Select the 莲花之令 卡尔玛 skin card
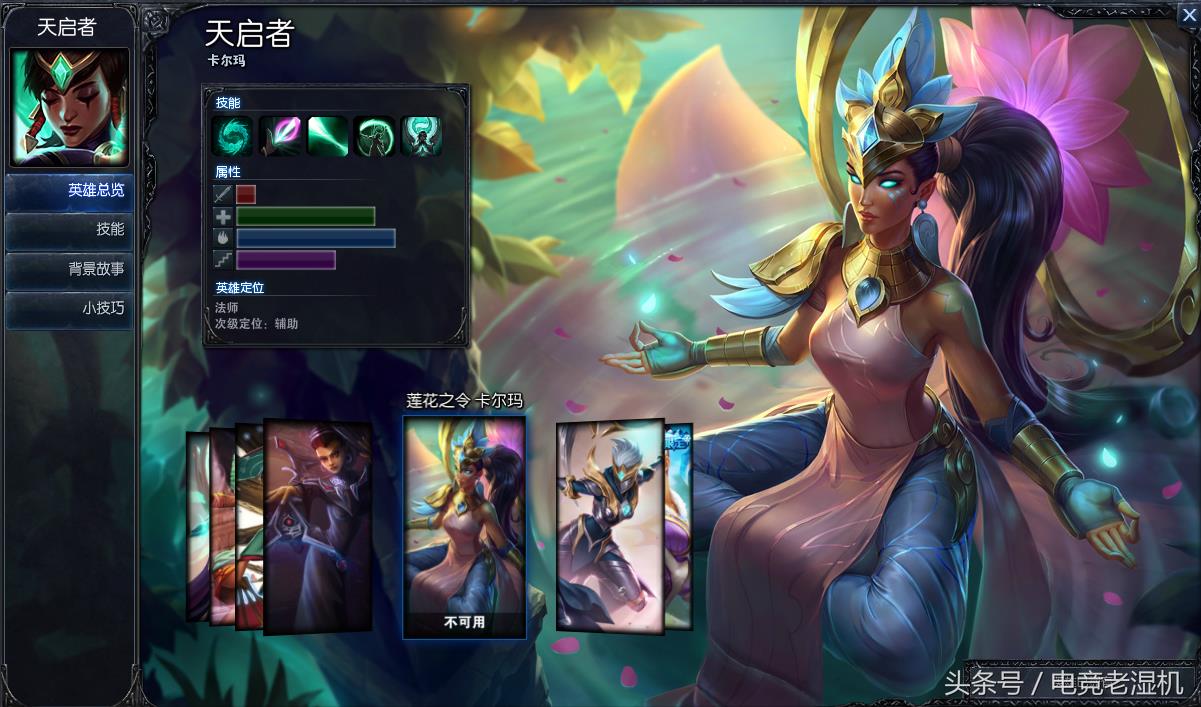The height and width of the screenshot is (707, 1201). pyautogui.click(x=464, y=525)
